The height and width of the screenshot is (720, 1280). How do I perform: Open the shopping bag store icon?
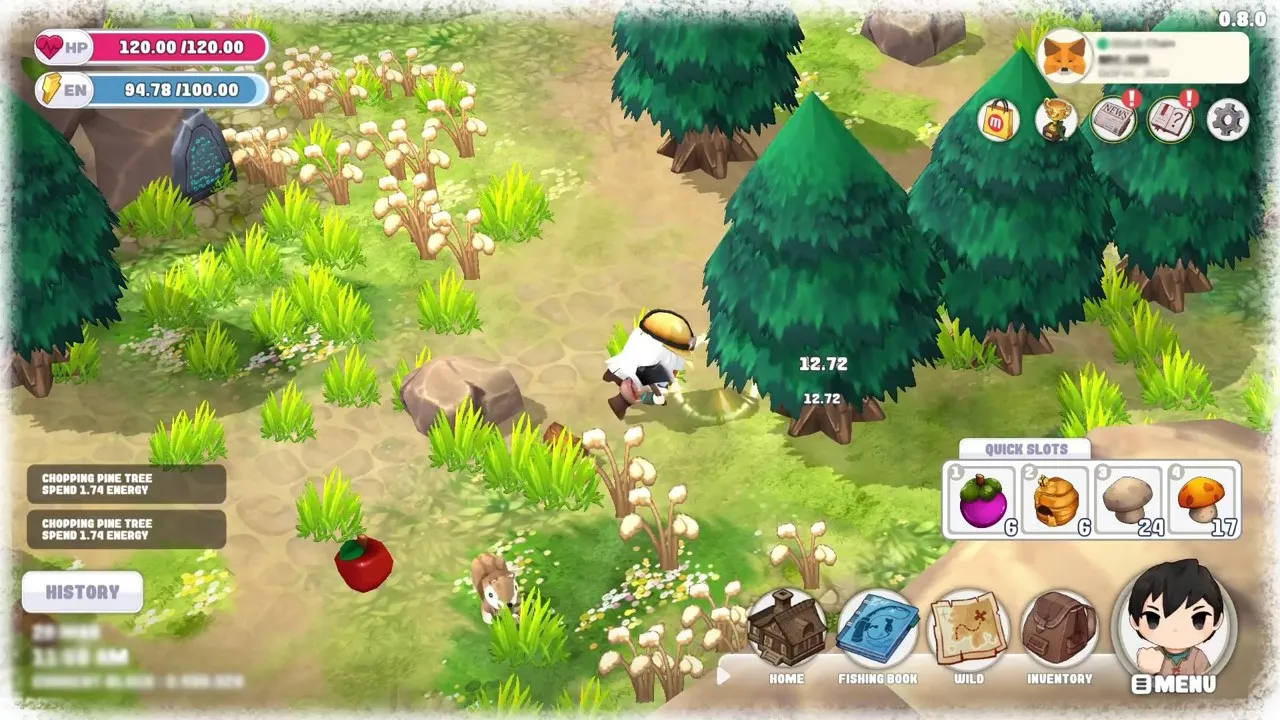click(x=999, y=120)
